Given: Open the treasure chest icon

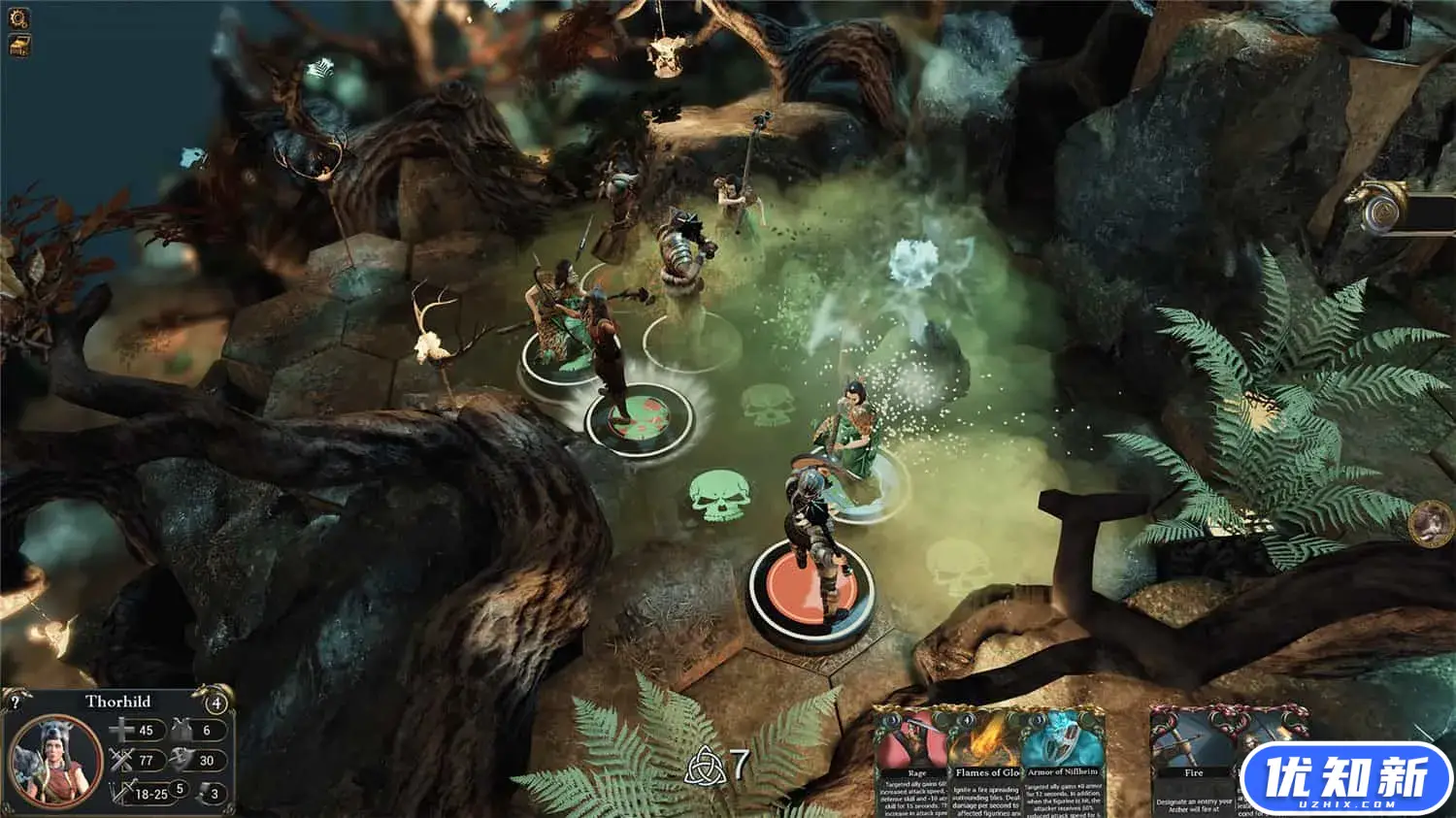Looking at the screenshot, I should click(x=19, y=45).
